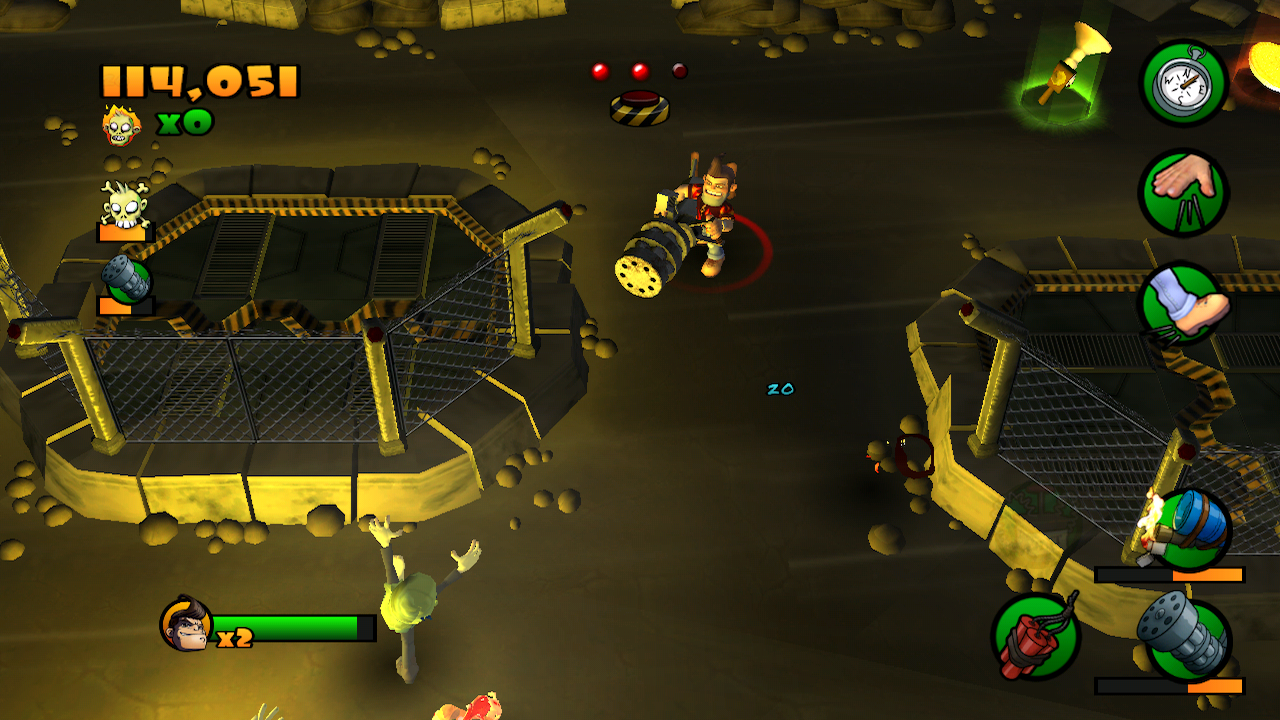1280x720 pixels.
Task: Click the TNT dynamite weapon icon
Action: pyautogui.click(x=1037, y=635)
